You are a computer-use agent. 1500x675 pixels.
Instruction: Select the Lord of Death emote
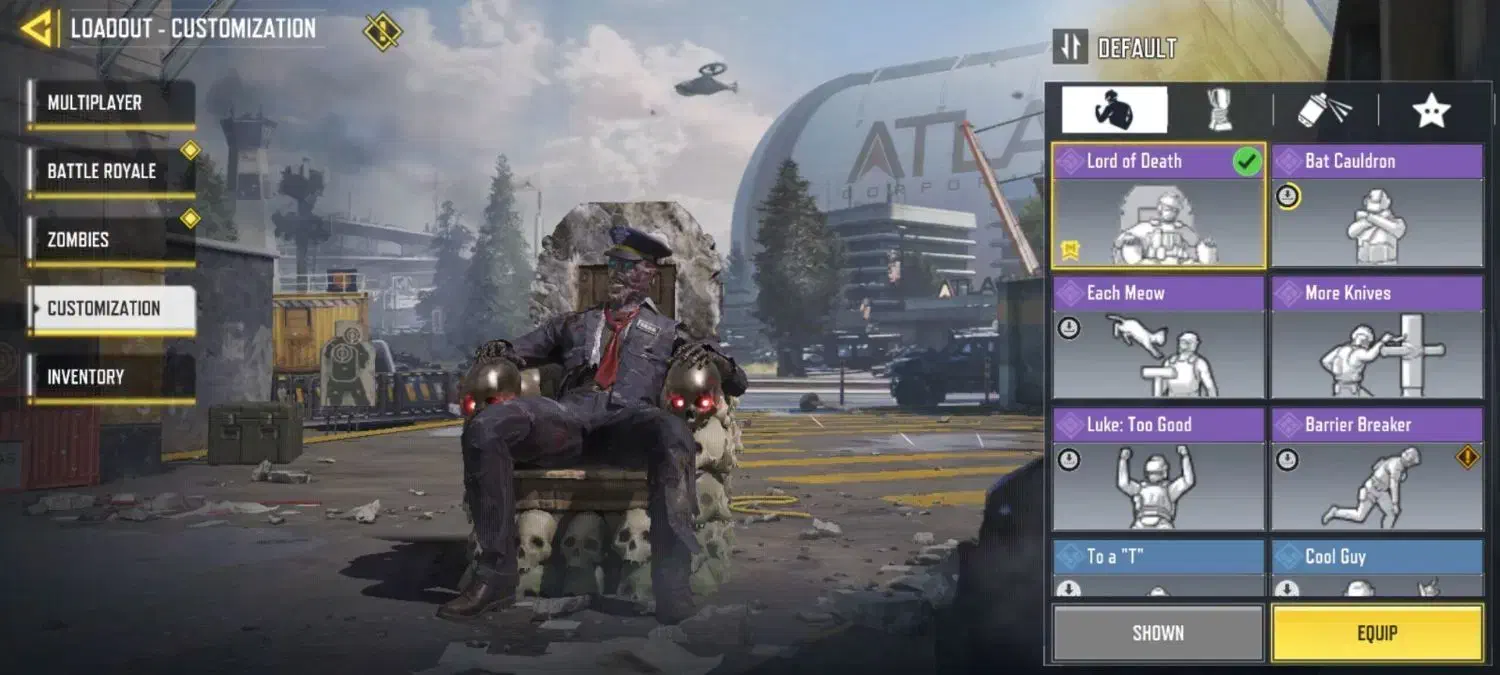[1158, 206]
